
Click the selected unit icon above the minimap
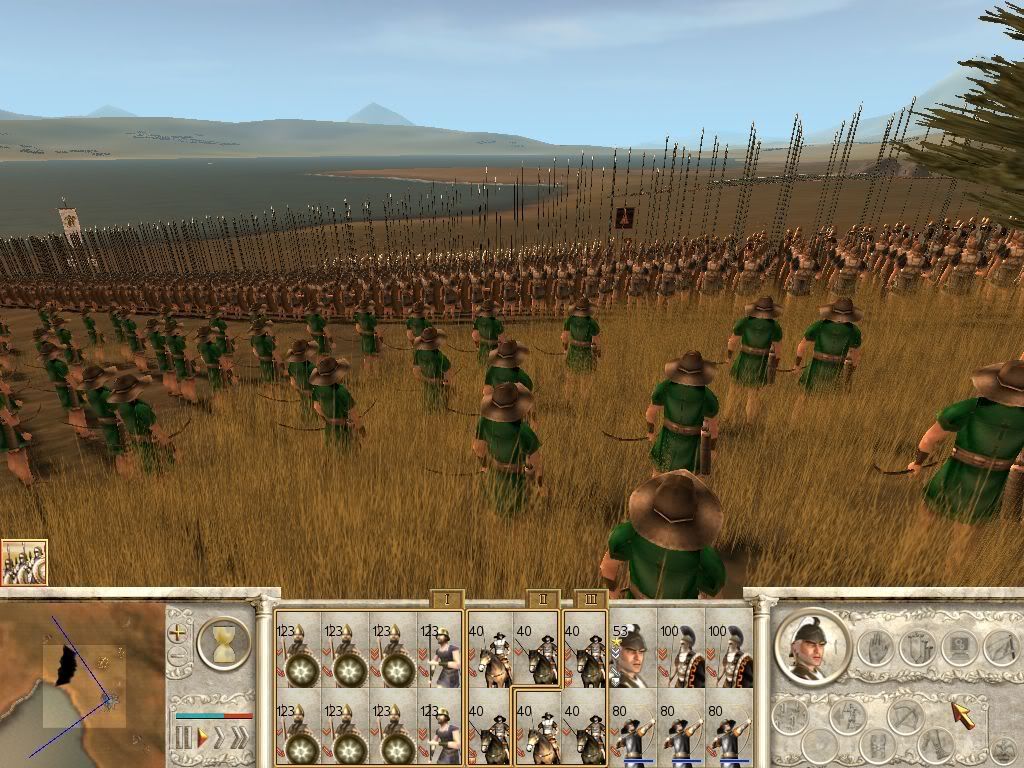[x=24, y=563]
